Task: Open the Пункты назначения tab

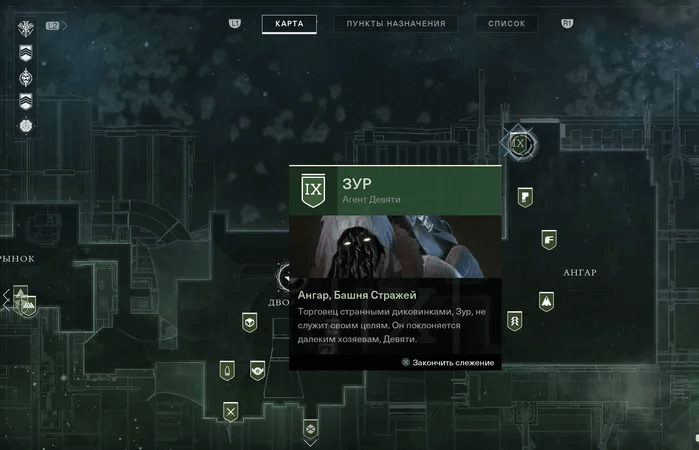Action: [x=396, y=24]
